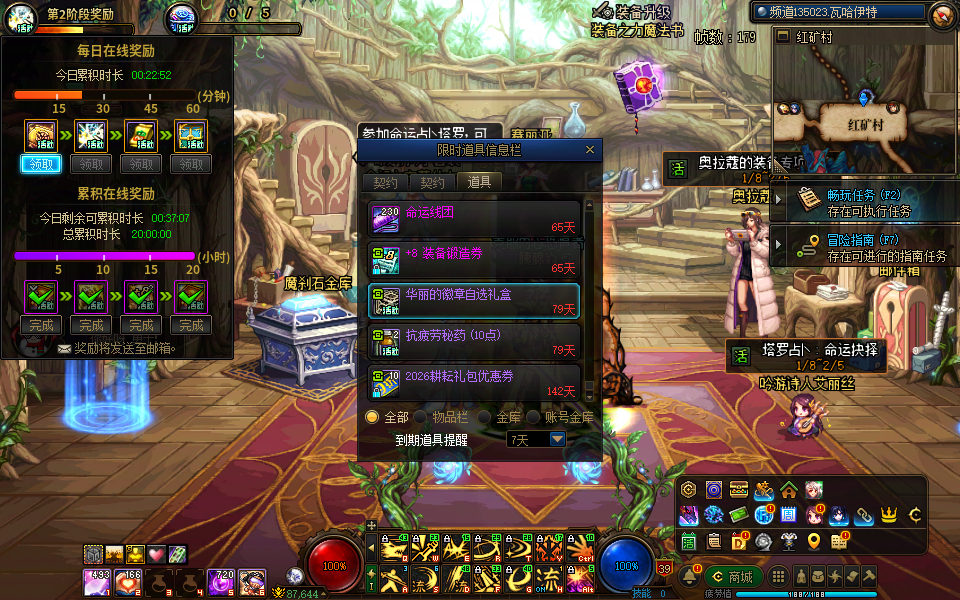Click the orange map pin icon
This screenshot has width=960, height=600.
tap(814, 541)
